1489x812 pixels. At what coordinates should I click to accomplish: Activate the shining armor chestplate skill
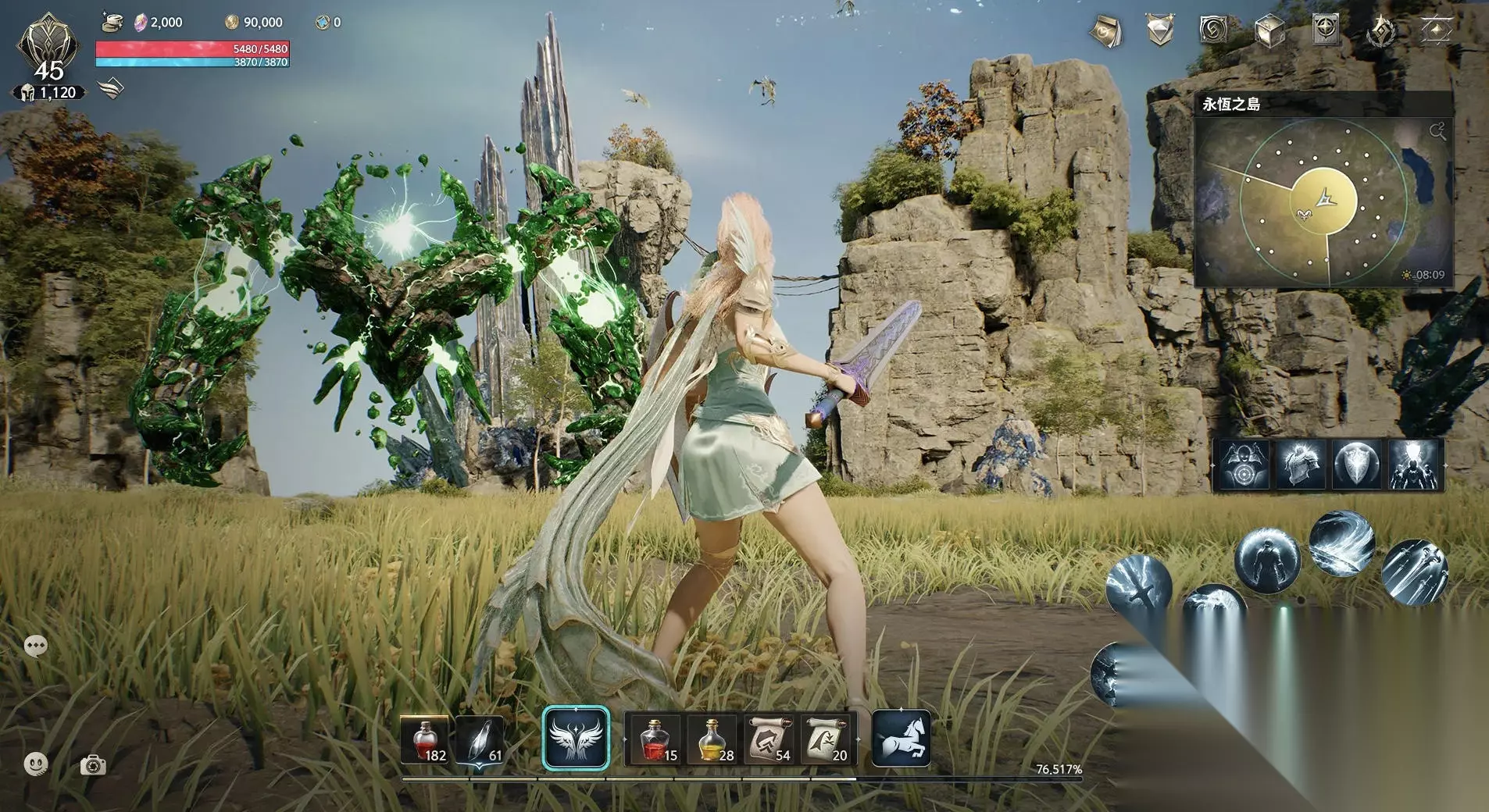[x=1300, y=465]
